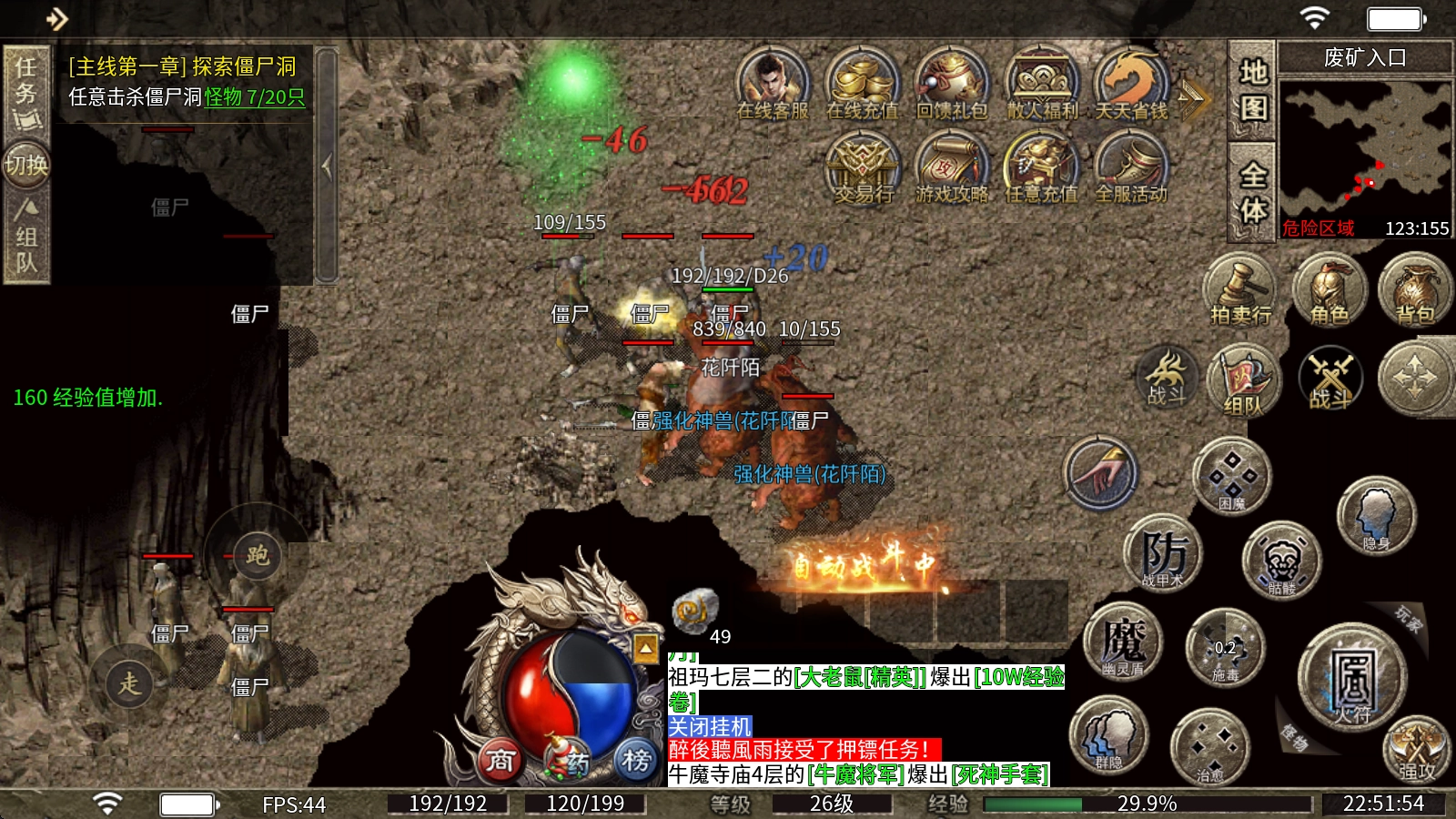Open the 商 shop button
Screen dimensions: 1456x819
[x=500, y=760]
